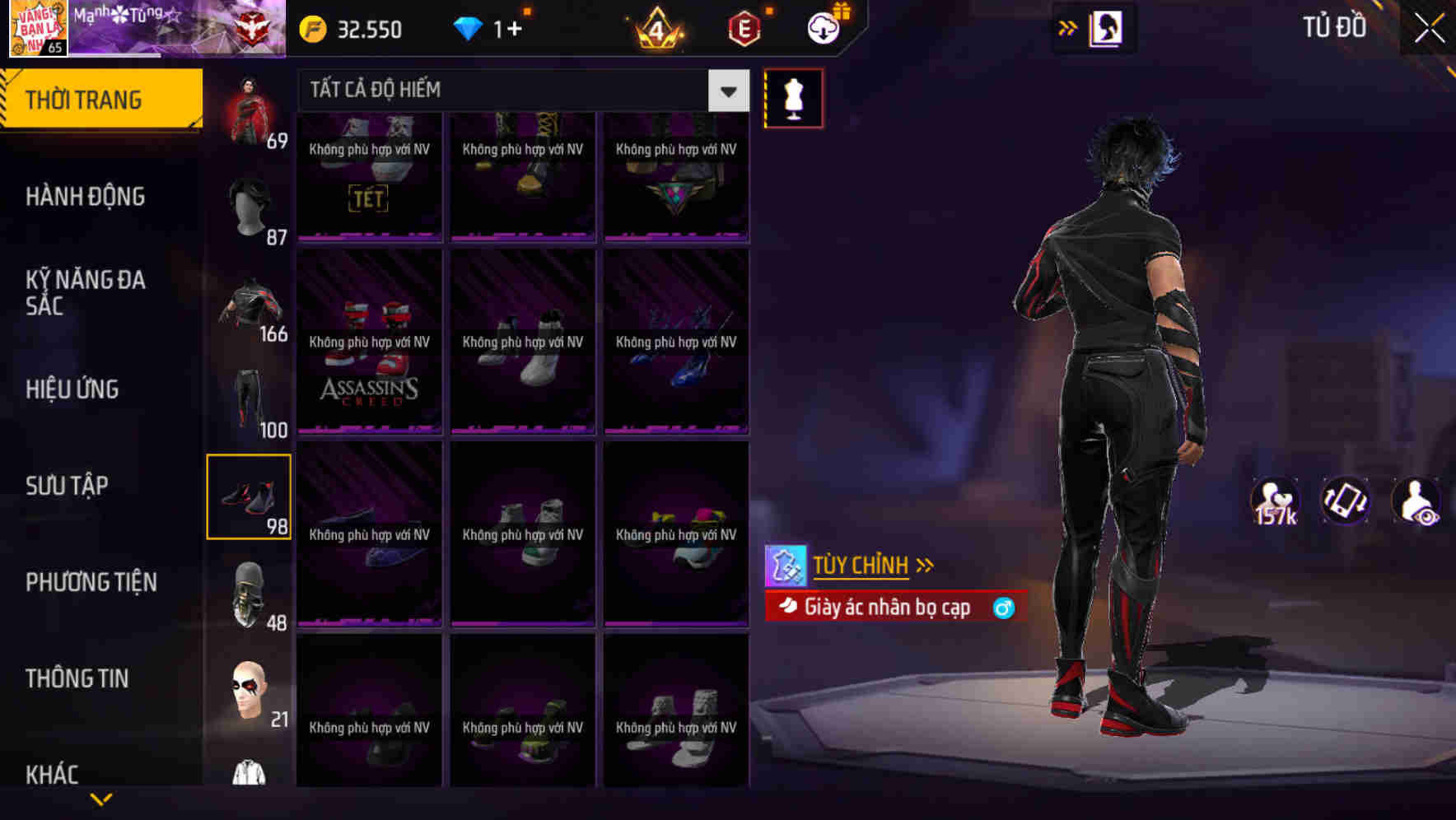Collapse the category list with bottom arrow

click(x=102, y=799)
